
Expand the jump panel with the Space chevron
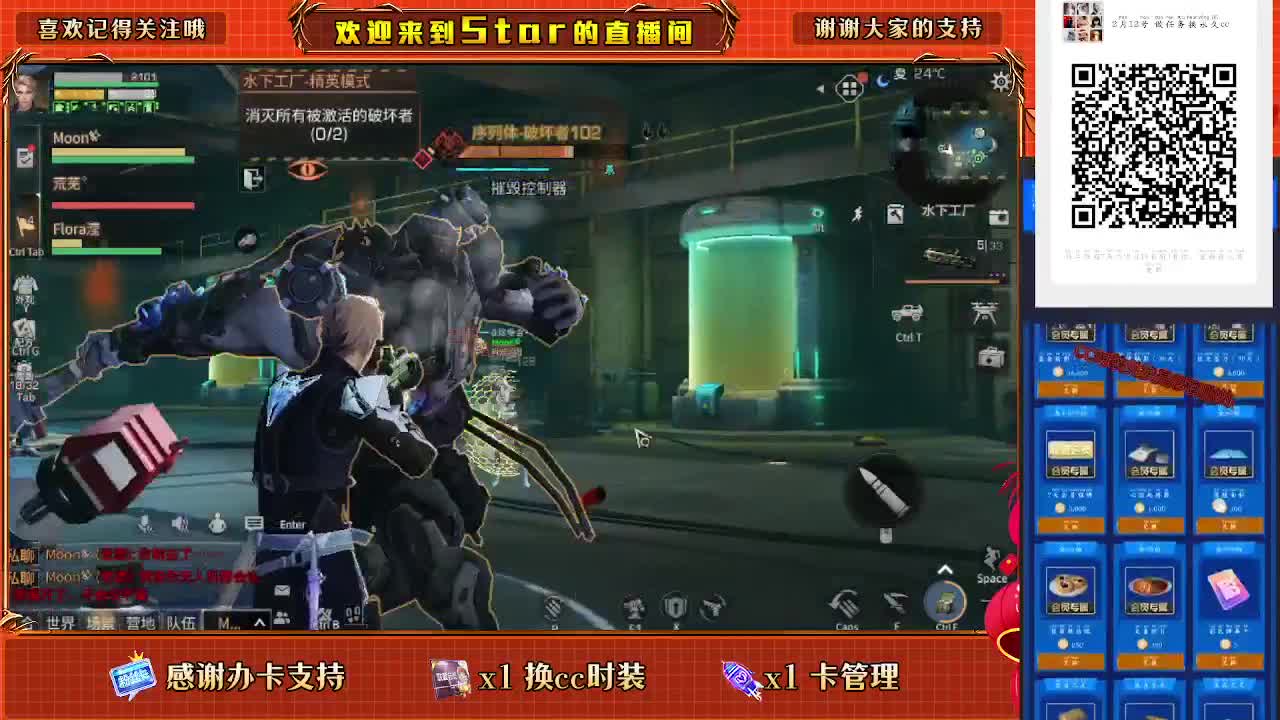(x=945, y=568)
